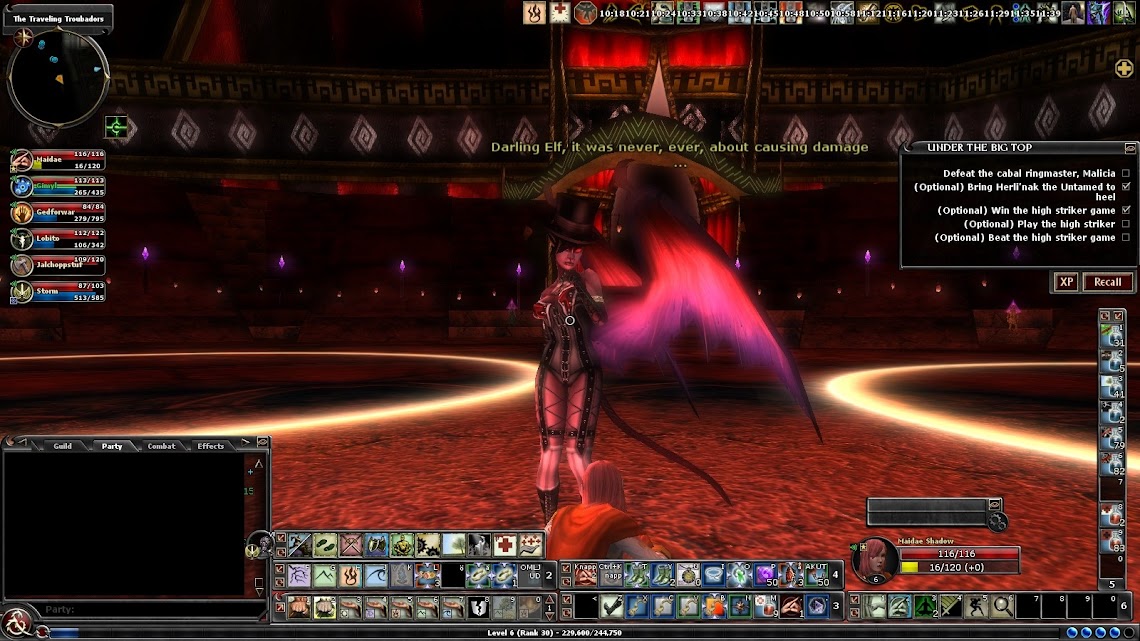Open the Effects chat tab
Viewport: 1140px width, 641px height.
211,446
